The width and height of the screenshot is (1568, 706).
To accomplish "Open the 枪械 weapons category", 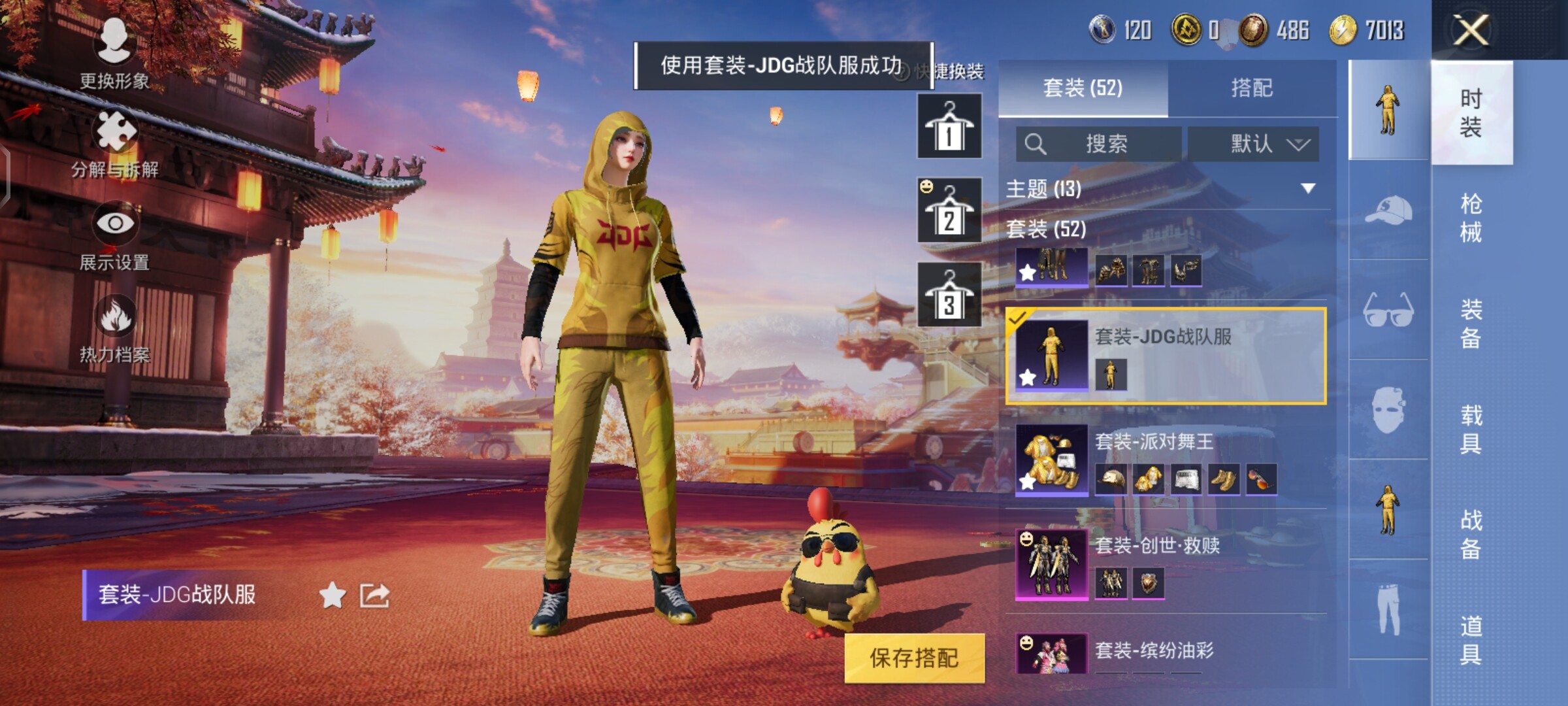I will coord(1471,217).
